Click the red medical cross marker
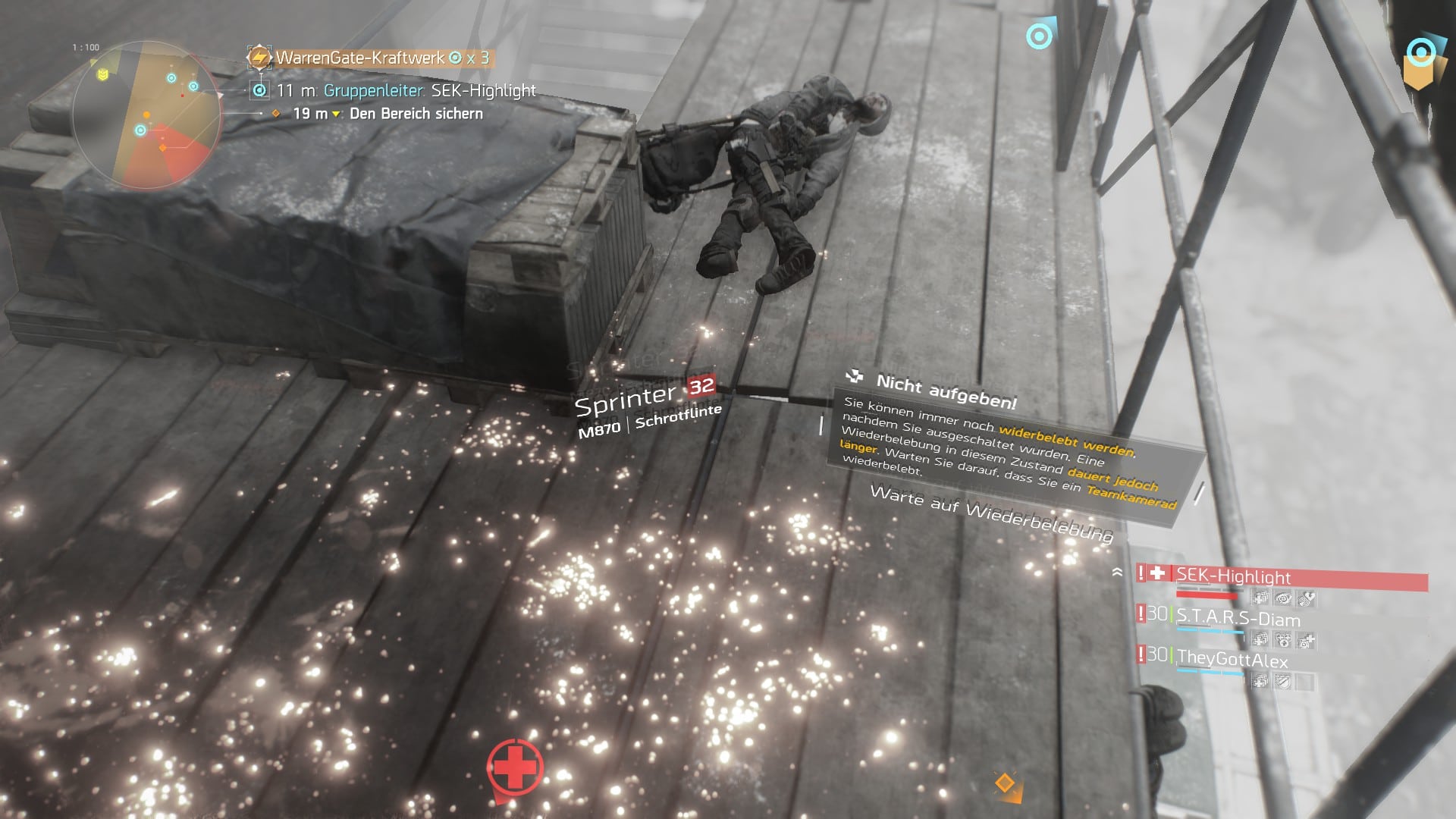This screenshot has height=819, width=1456. pyautogui.click(x=515, y=767)
